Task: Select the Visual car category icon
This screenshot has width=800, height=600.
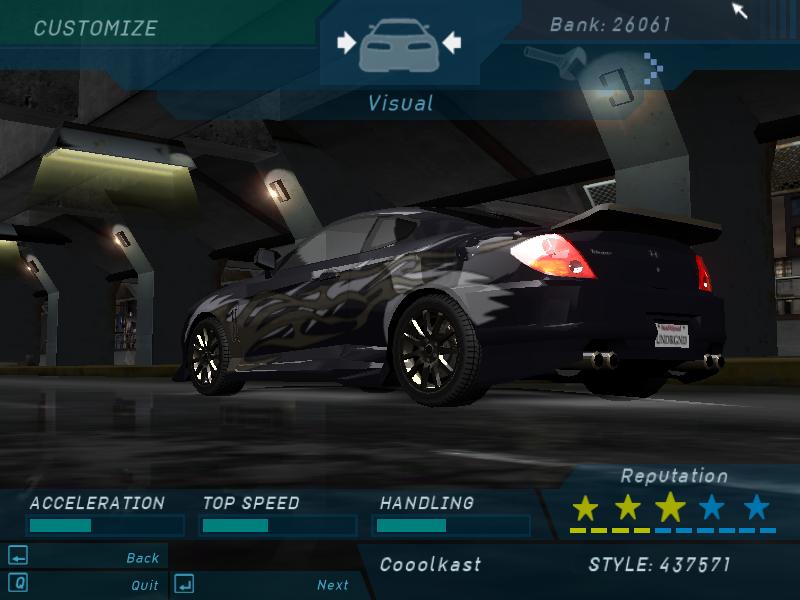Action: click(399, 45)
